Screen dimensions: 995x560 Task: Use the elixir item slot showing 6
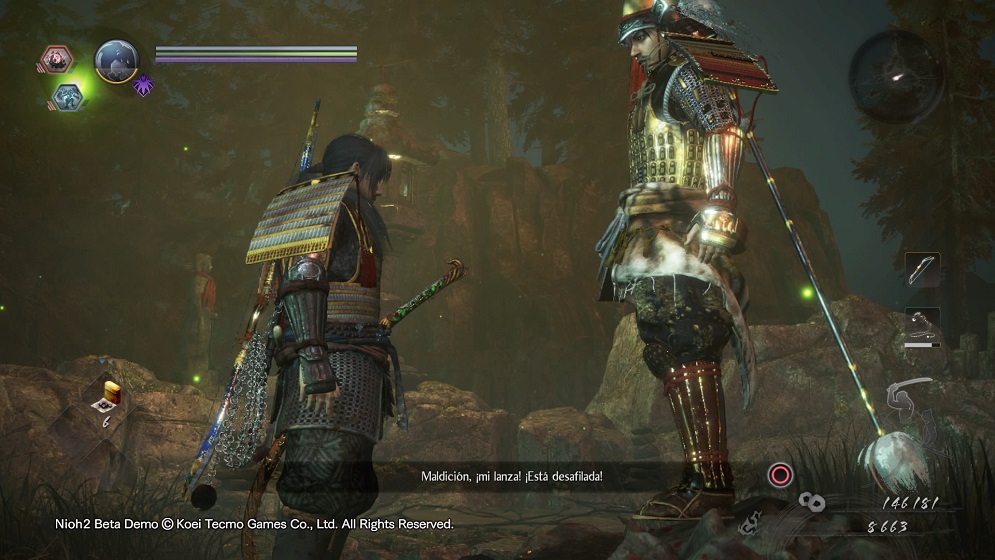107,398
